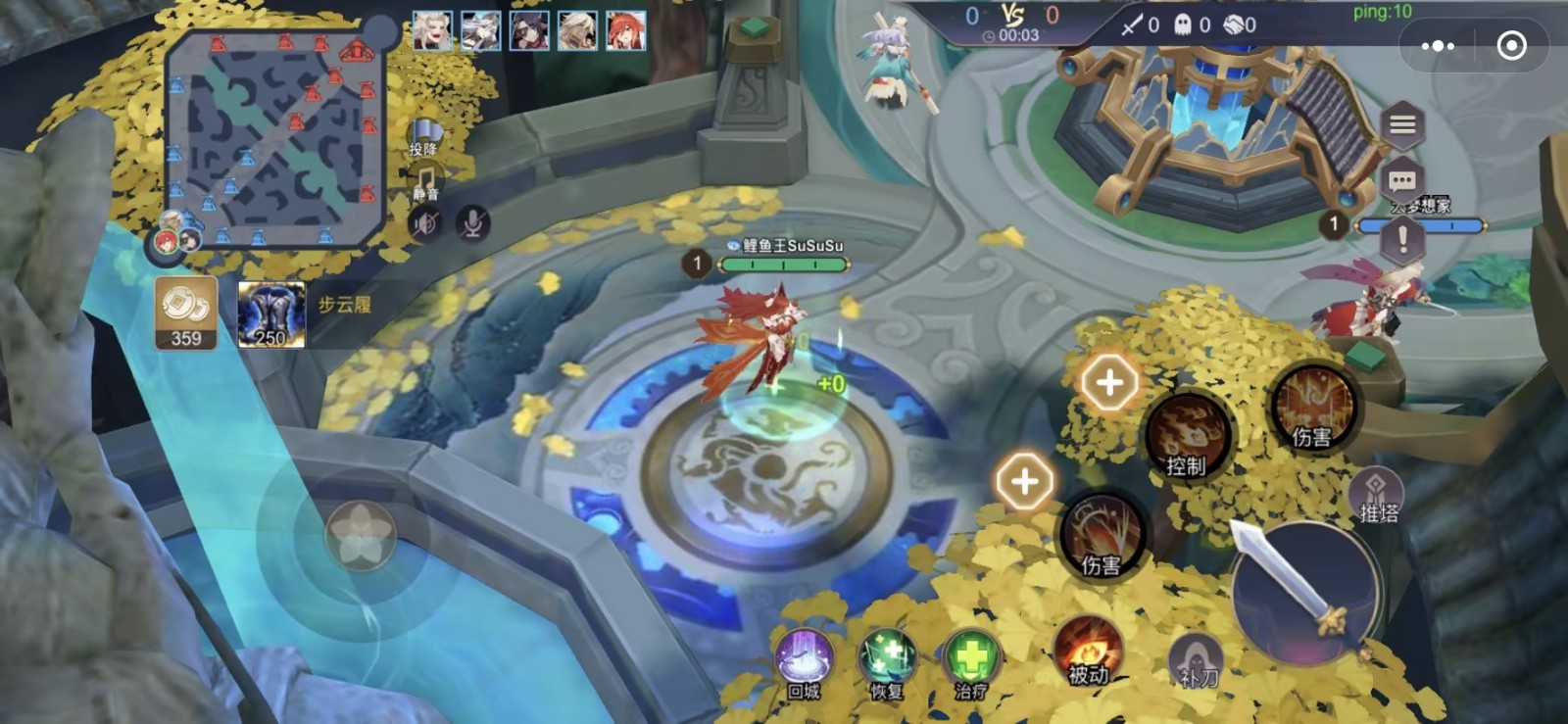Enable the crossed-out microphone toggle
This screenshot has width=1568, height=724.
472,223
